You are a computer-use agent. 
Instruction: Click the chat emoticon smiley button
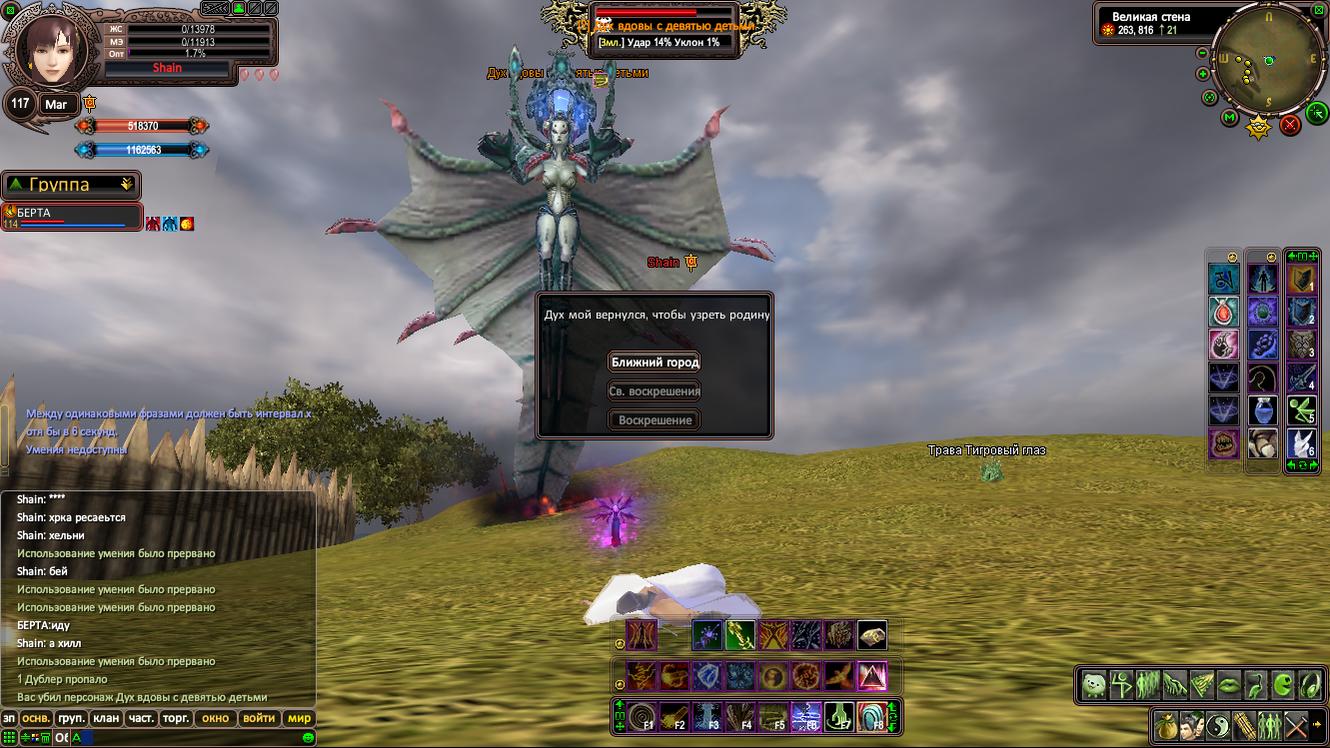click(x=308, y=737)
